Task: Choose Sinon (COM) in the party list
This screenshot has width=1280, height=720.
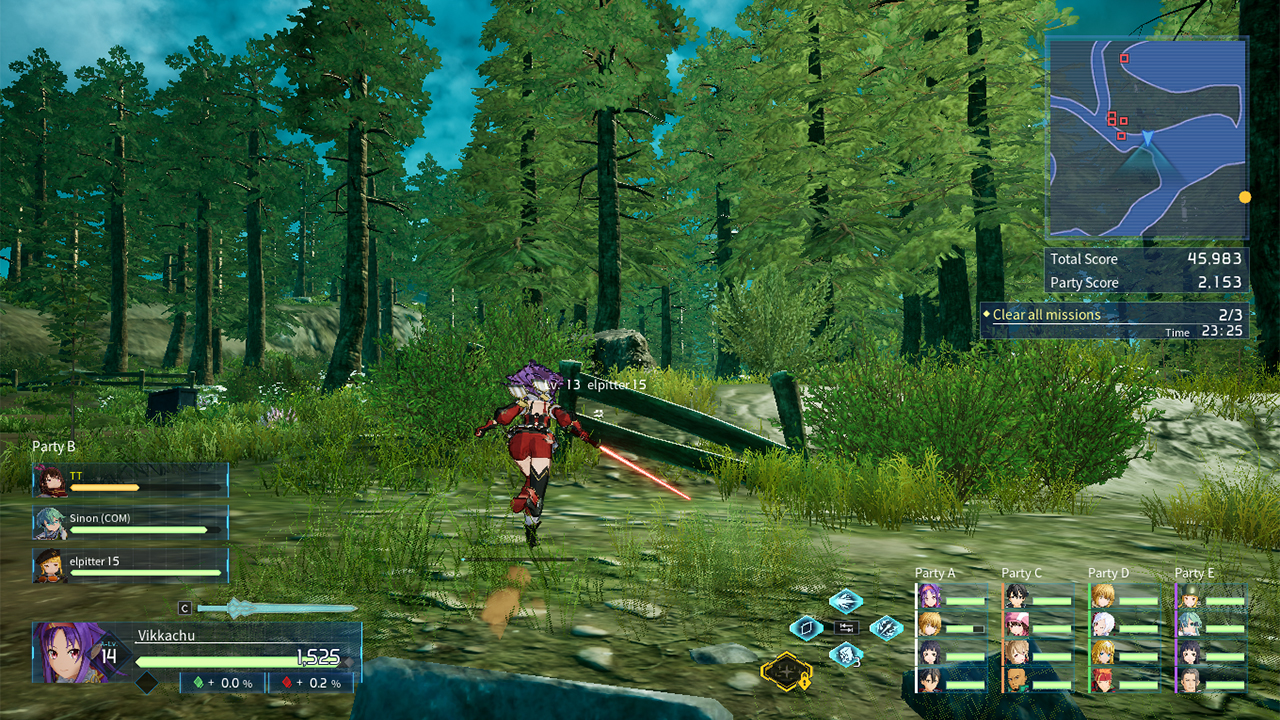Action: [131, 523]
